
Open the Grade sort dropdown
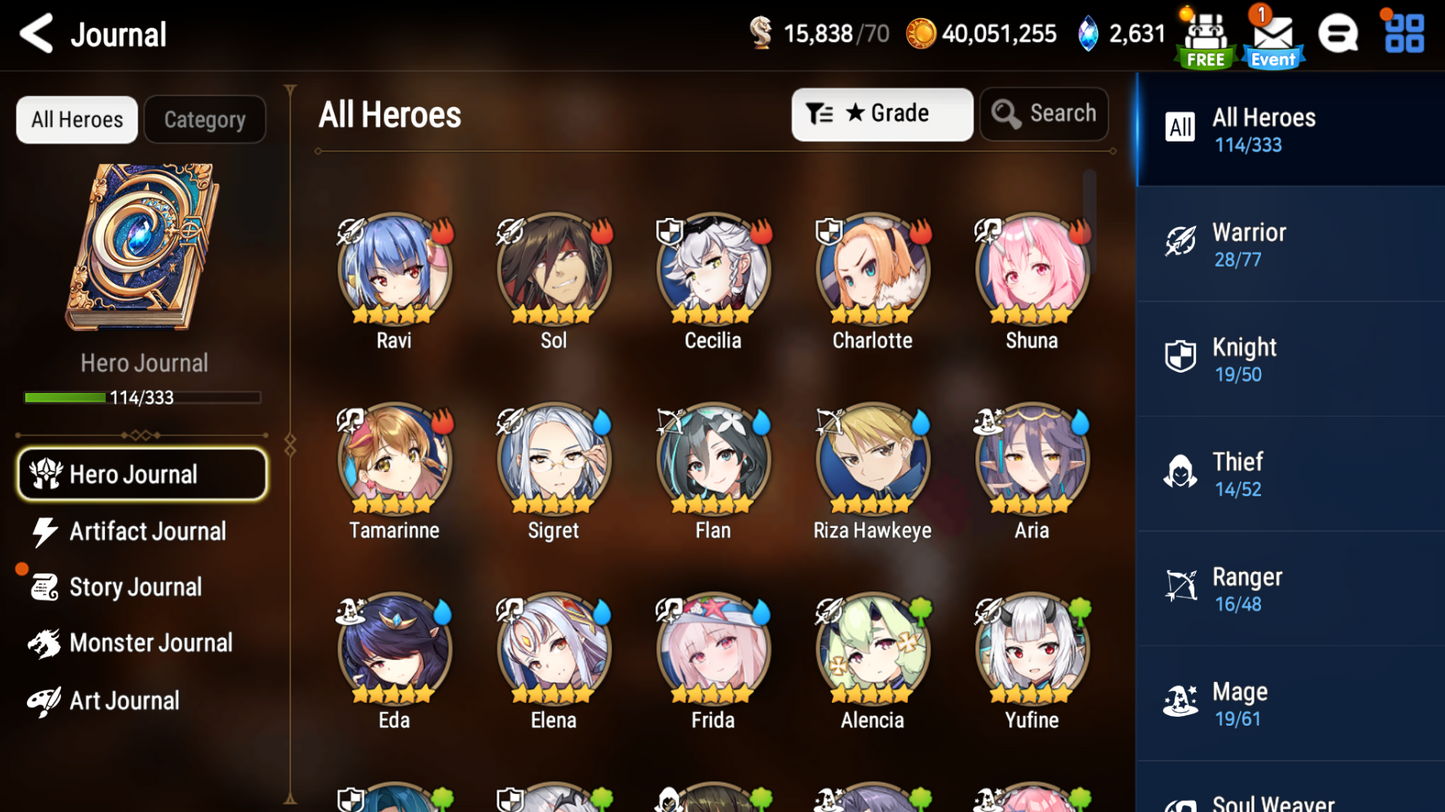click(x=881, y=114)
